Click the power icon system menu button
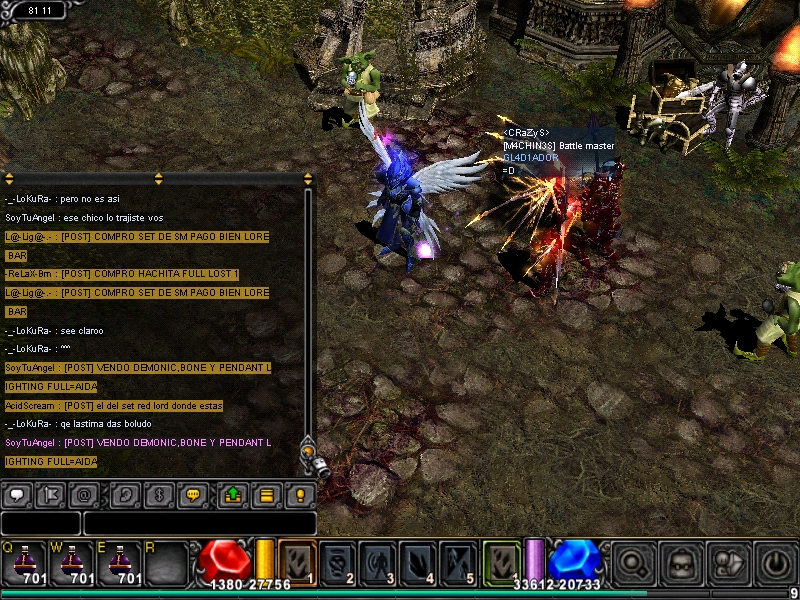The height and width of the screenshot is (600, 800). coord(774,561)
